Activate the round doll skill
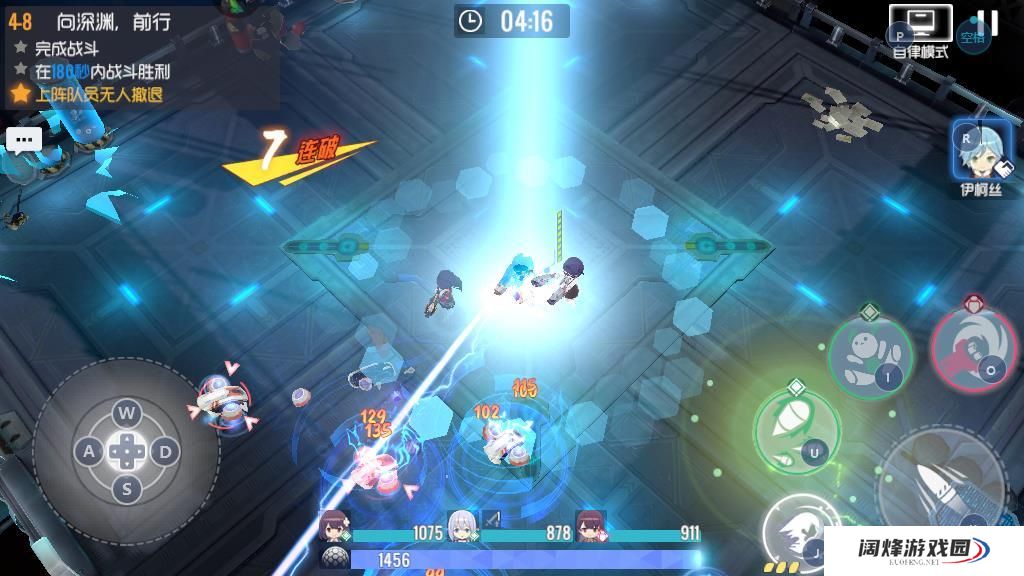This screenshot has height=576, width=1024. pyautogui.click(x=869, y=354)
